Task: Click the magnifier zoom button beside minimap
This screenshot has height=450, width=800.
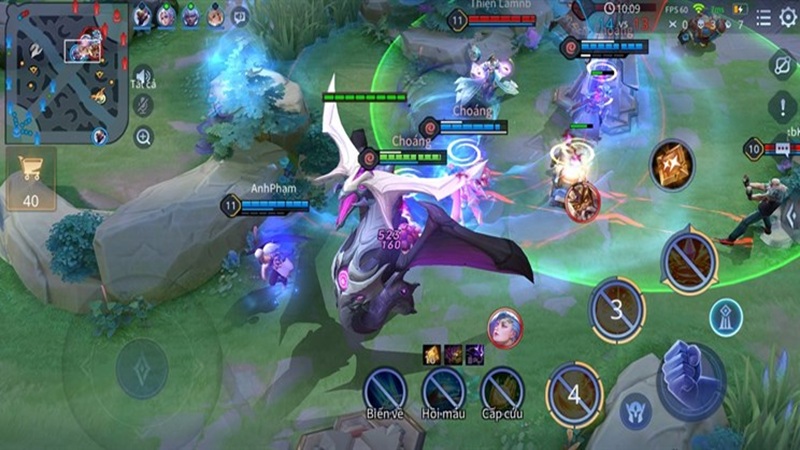Action: [x=143, y=137]
